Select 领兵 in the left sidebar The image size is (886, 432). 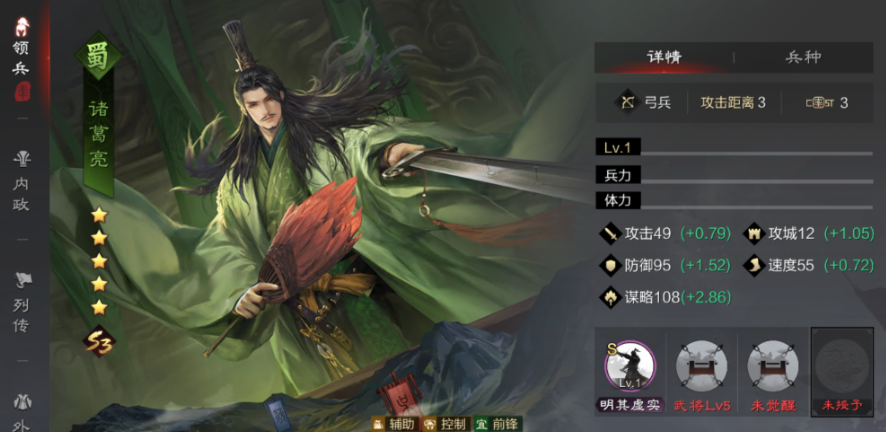[21, 60]
